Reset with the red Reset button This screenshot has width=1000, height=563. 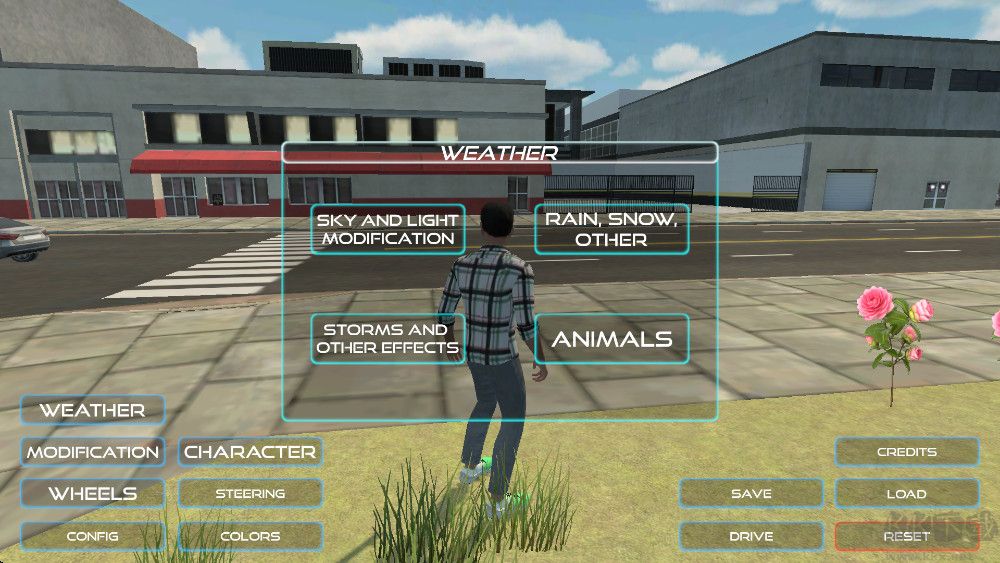click(x=906, y=536)
